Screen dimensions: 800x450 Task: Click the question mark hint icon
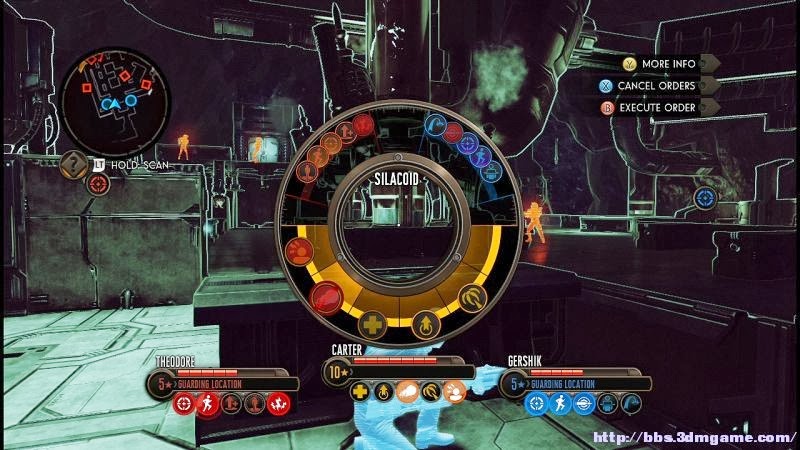coord(72,163)
